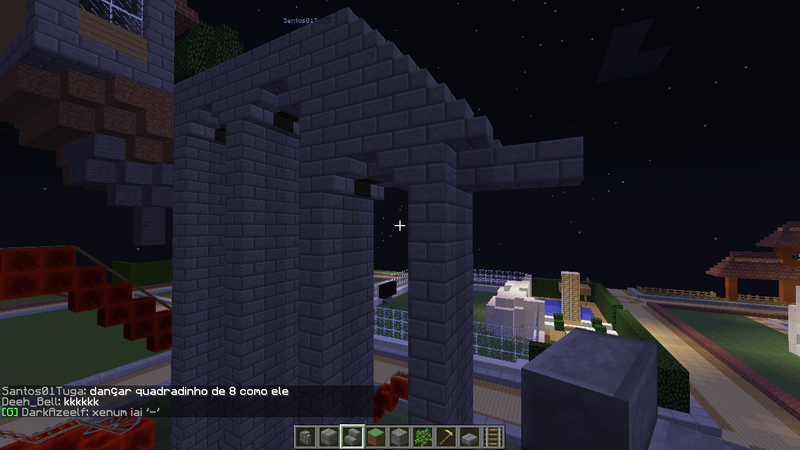Image resolution: width=800 pixels, height=450 pixels.
Task: Pick the leaves block hotbar slot
Action: [x=422, y=437]
